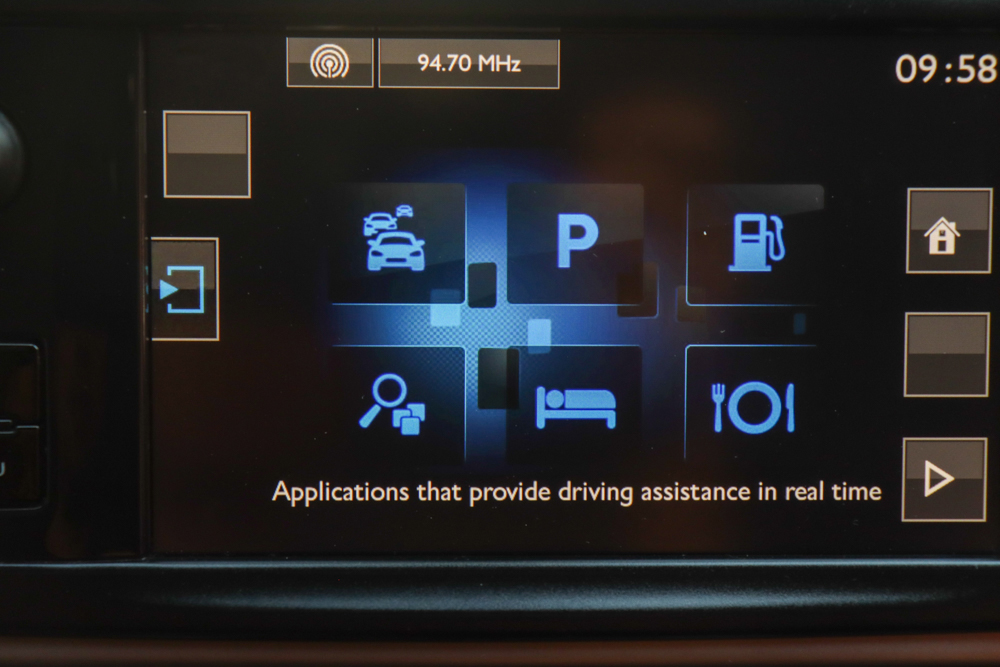Tap the play arrow next button

point(943,480)
